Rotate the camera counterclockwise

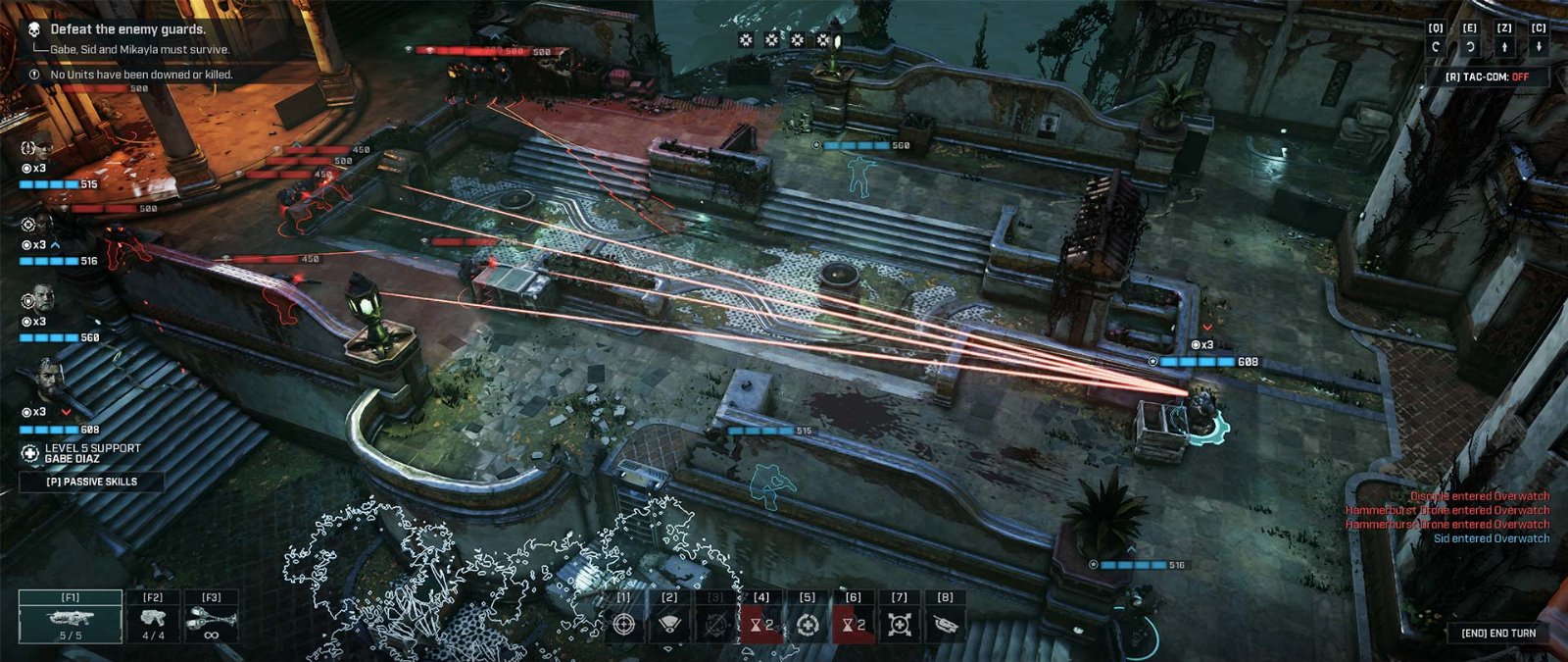[x=1436, y=47]
